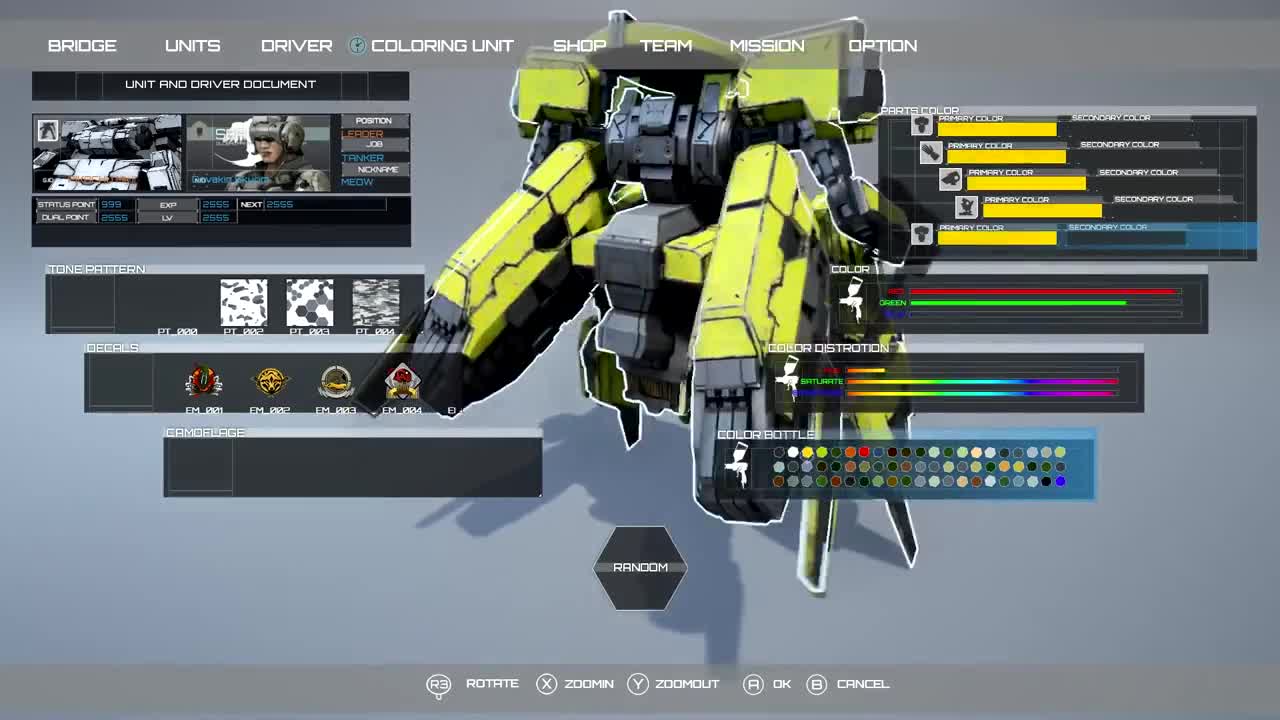The image size is (1280, 720).
Task: Toggle the blank tone pattern PT_000
Action: [x=179, y=300]
